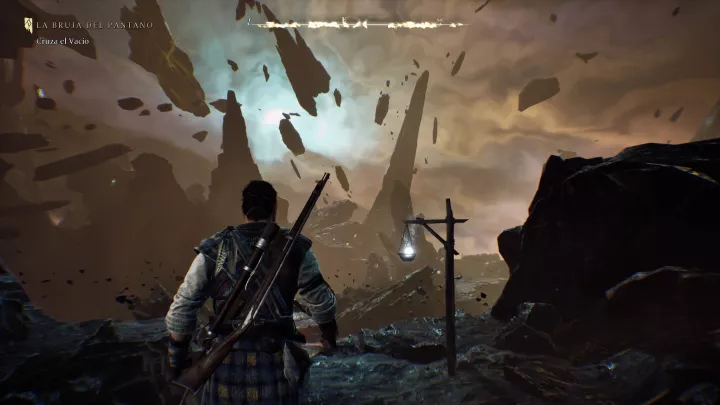Click the quest marker icon beside the quest title
Image resolution: width=720 pixels, height=405 pixels.
tap(28, 23)
